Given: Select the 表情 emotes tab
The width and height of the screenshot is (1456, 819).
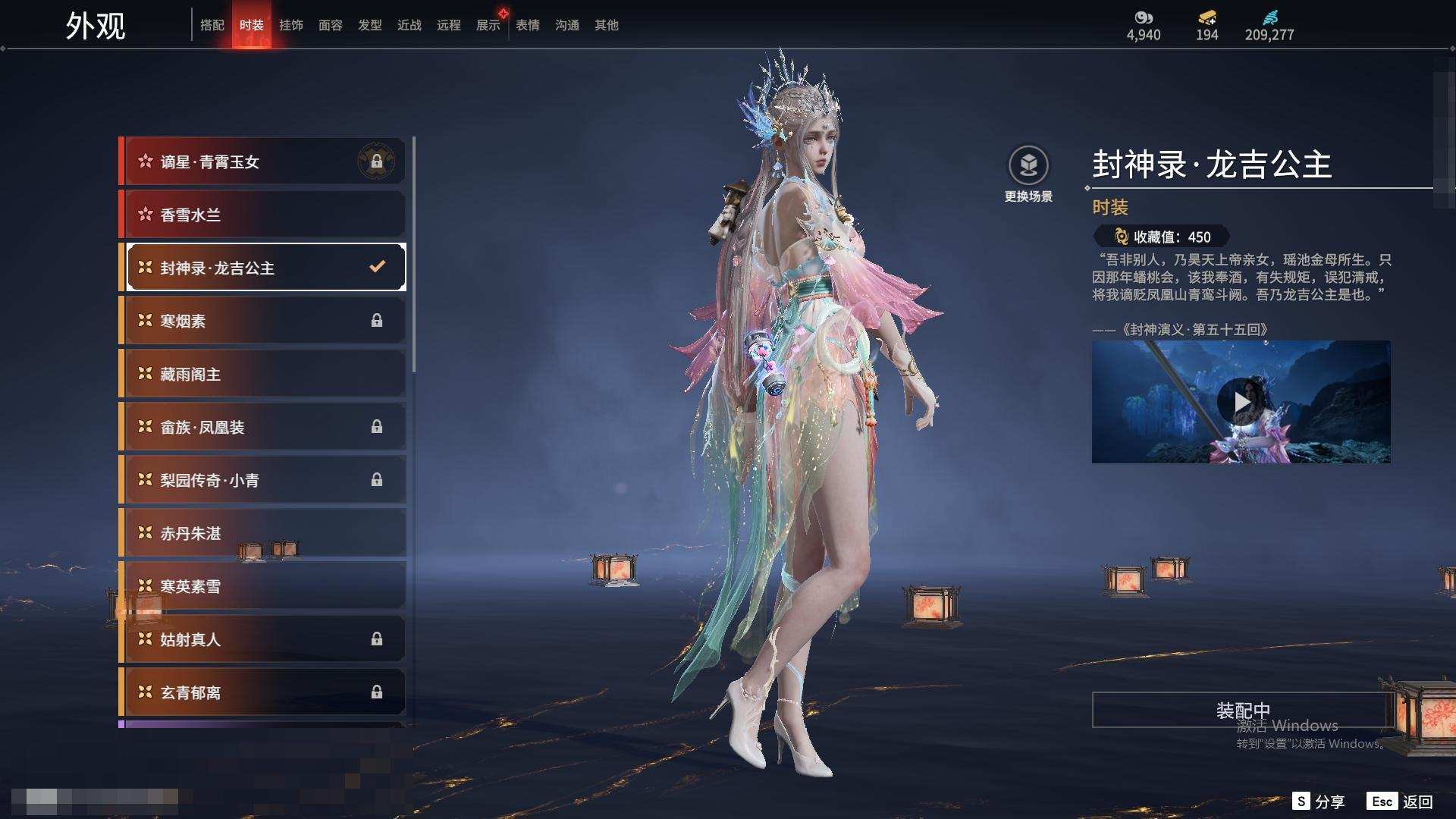Looking at the screenshot, I should tap(528, 25).
